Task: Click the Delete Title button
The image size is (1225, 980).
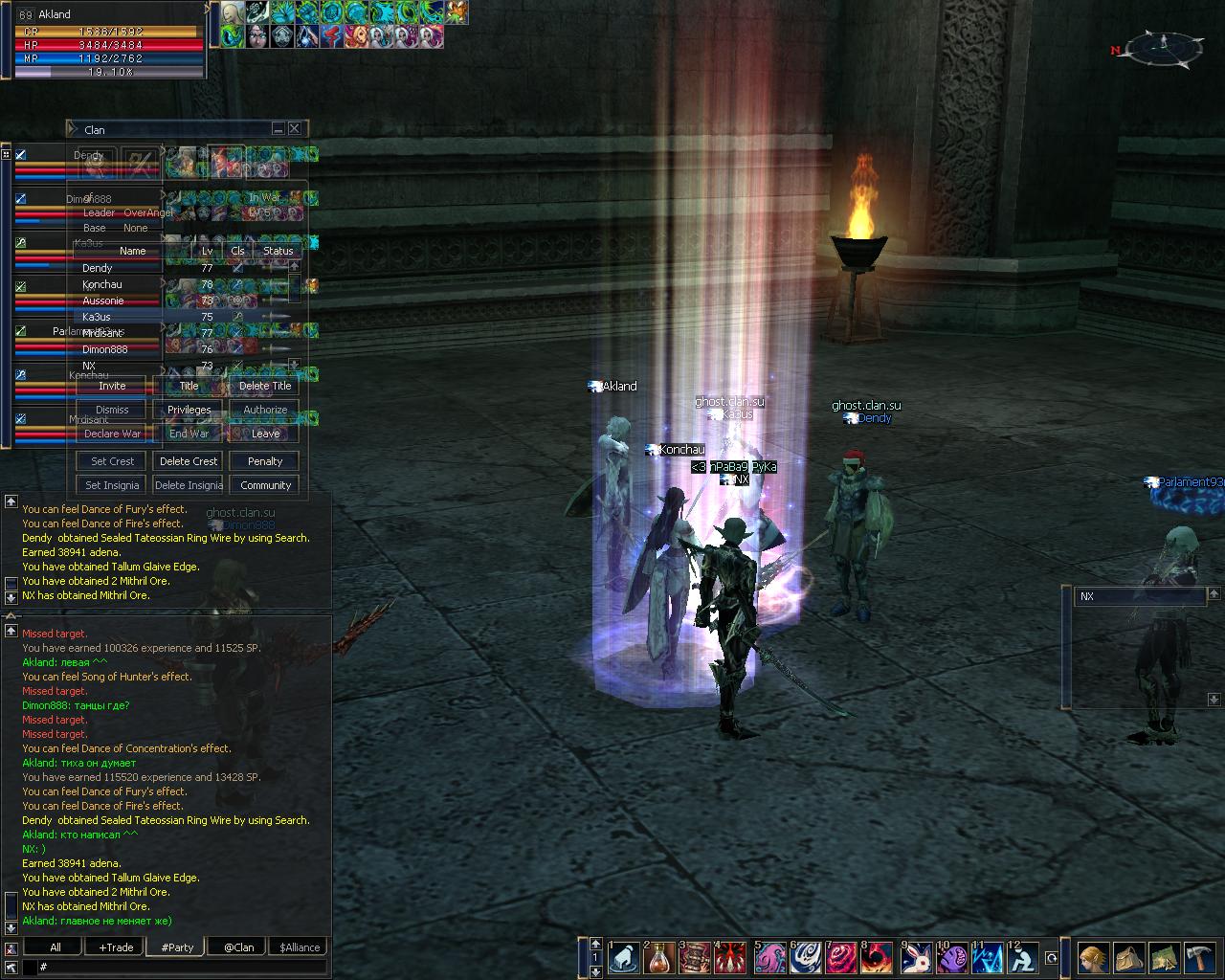Action: (265, 386)
